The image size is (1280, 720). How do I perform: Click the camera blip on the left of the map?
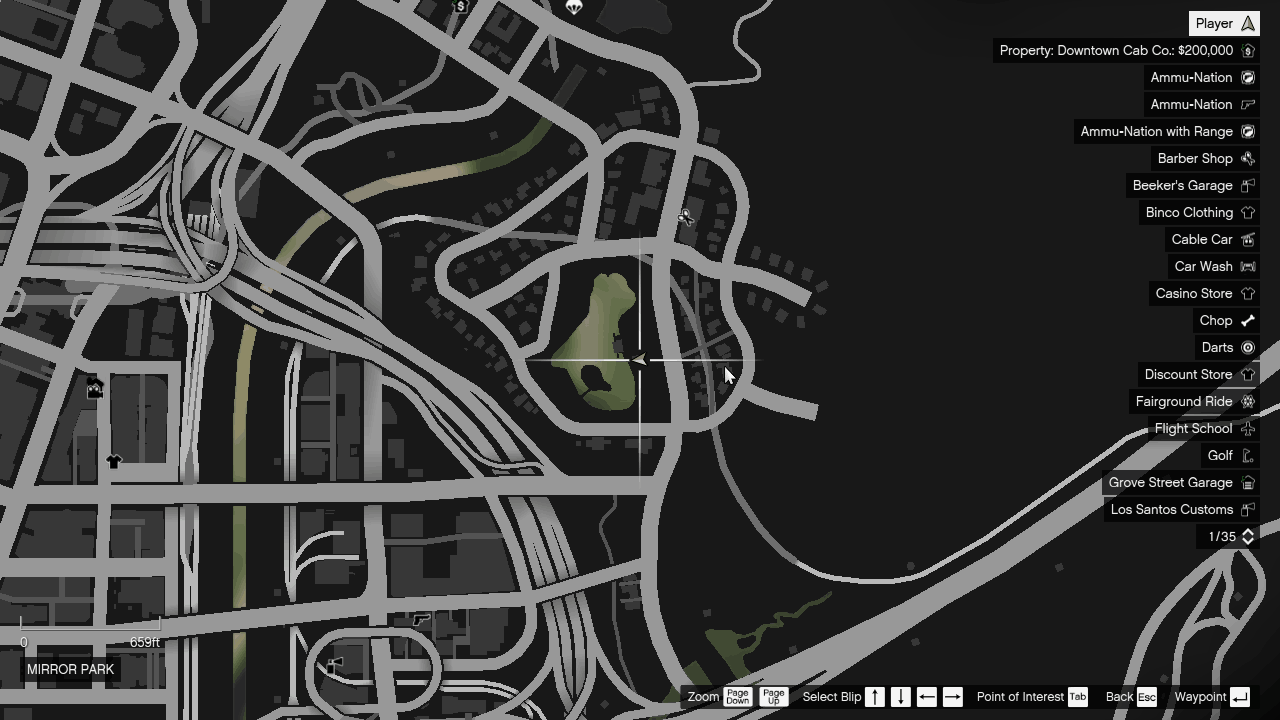tap(95, 387)
